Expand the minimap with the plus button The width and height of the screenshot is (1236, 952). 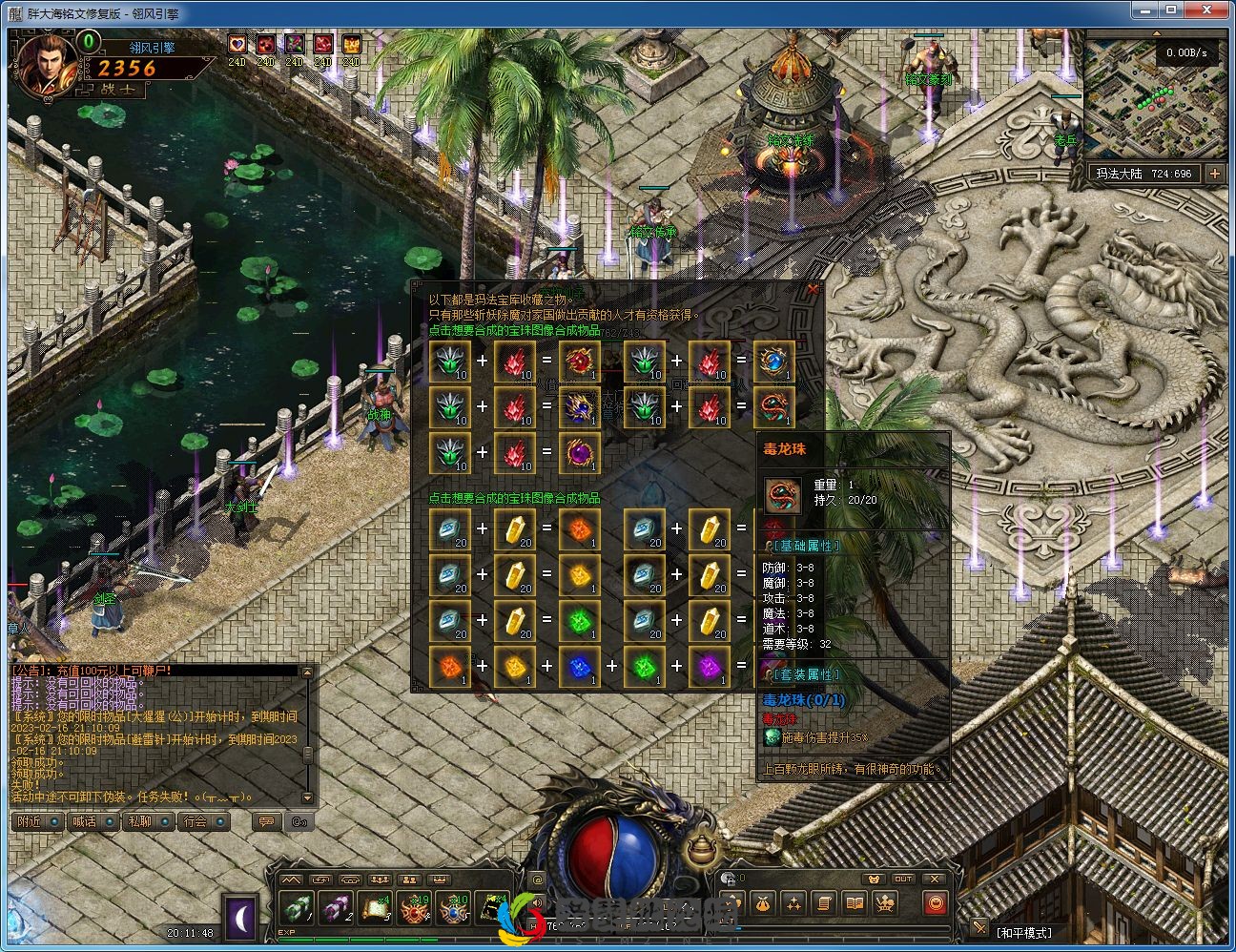[1214, 174]
